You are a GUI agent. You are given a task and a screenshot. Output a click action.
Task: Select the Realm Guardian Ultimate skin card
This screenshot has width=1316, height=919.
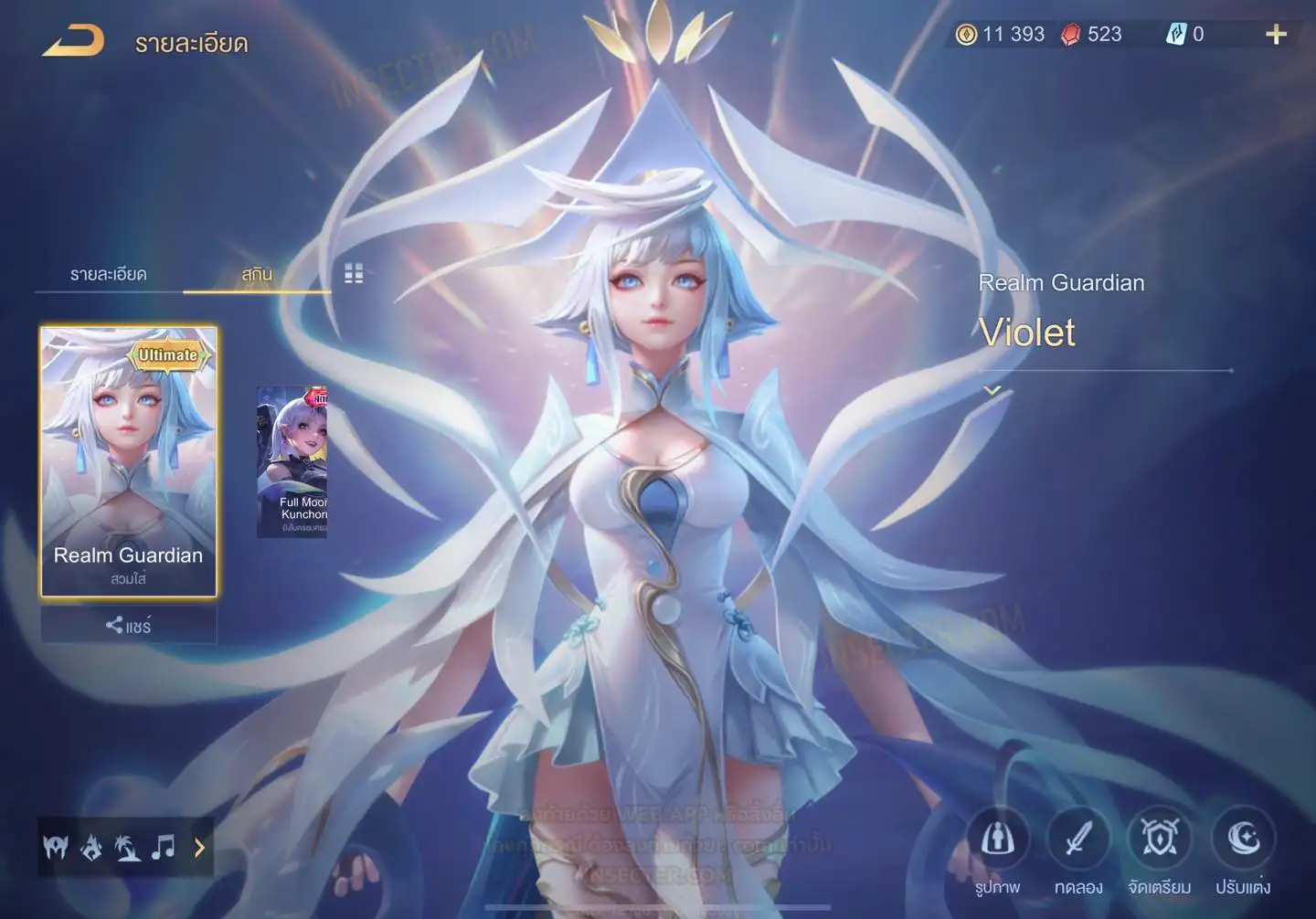(129, 461)
